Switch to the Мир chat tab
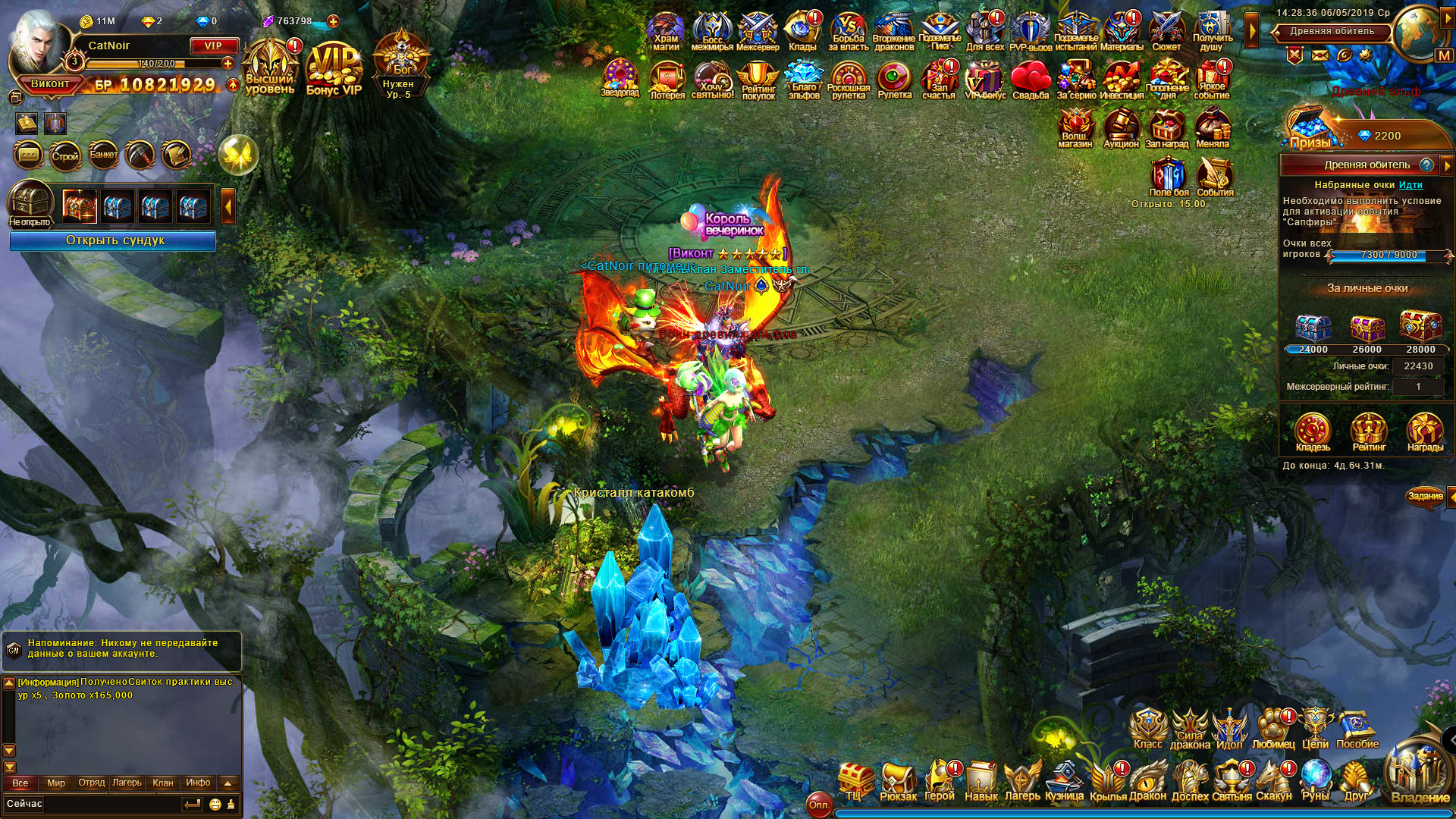The width and height of the screenshot is (1456, 819). tap(56, 783)
